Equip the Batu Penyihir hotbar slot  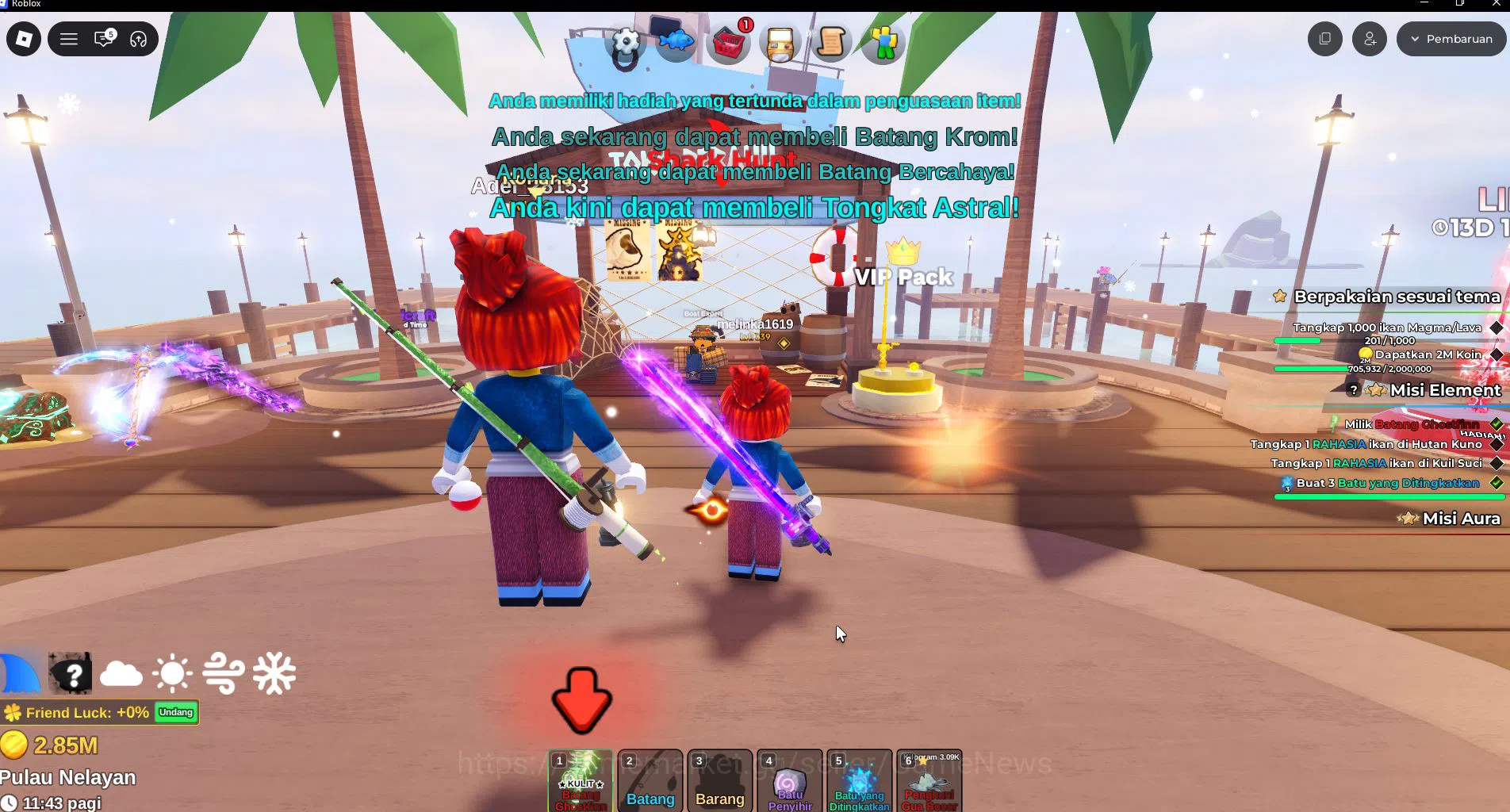pyautogui.click(x=790, y=781)
